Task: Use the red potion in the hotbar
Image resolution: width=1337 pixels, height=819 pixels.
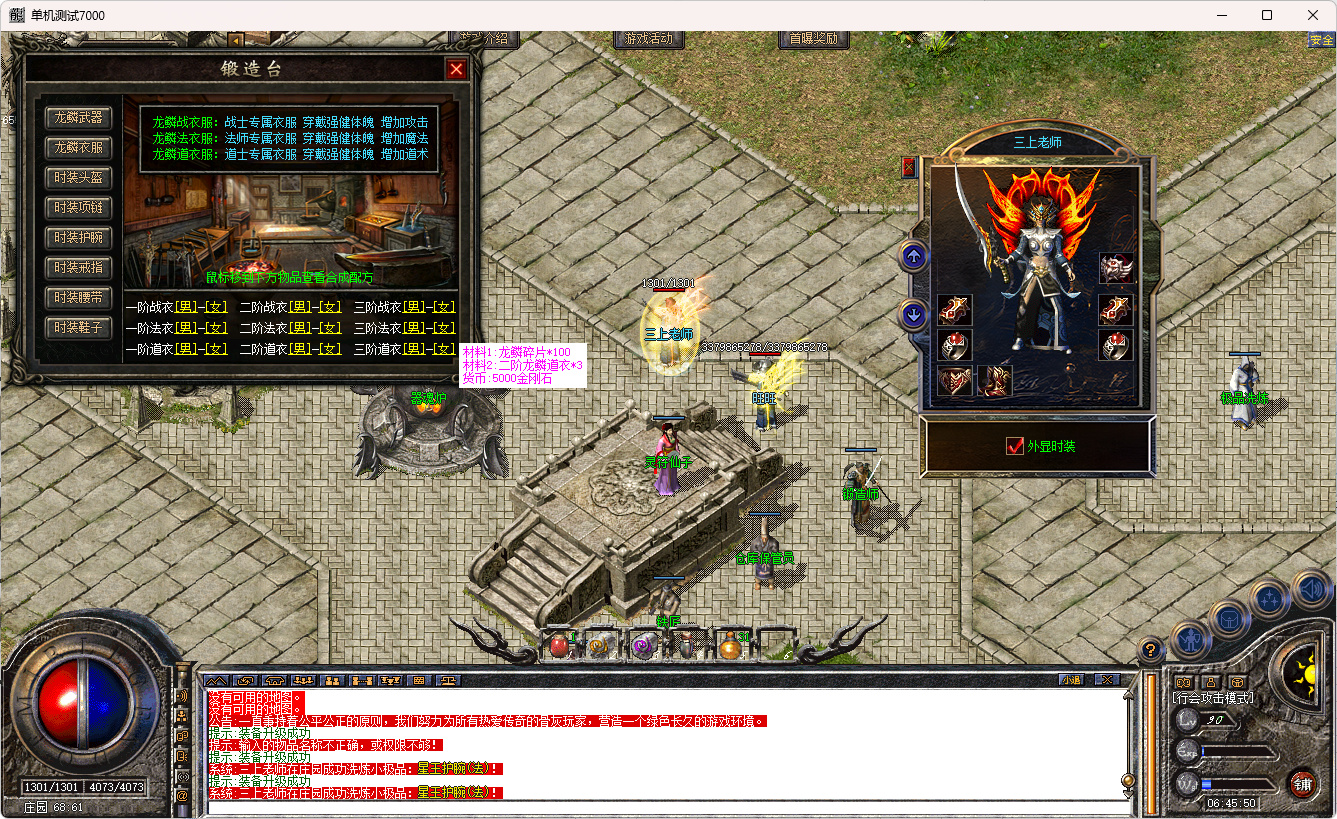Action: [x=558, y=646]
